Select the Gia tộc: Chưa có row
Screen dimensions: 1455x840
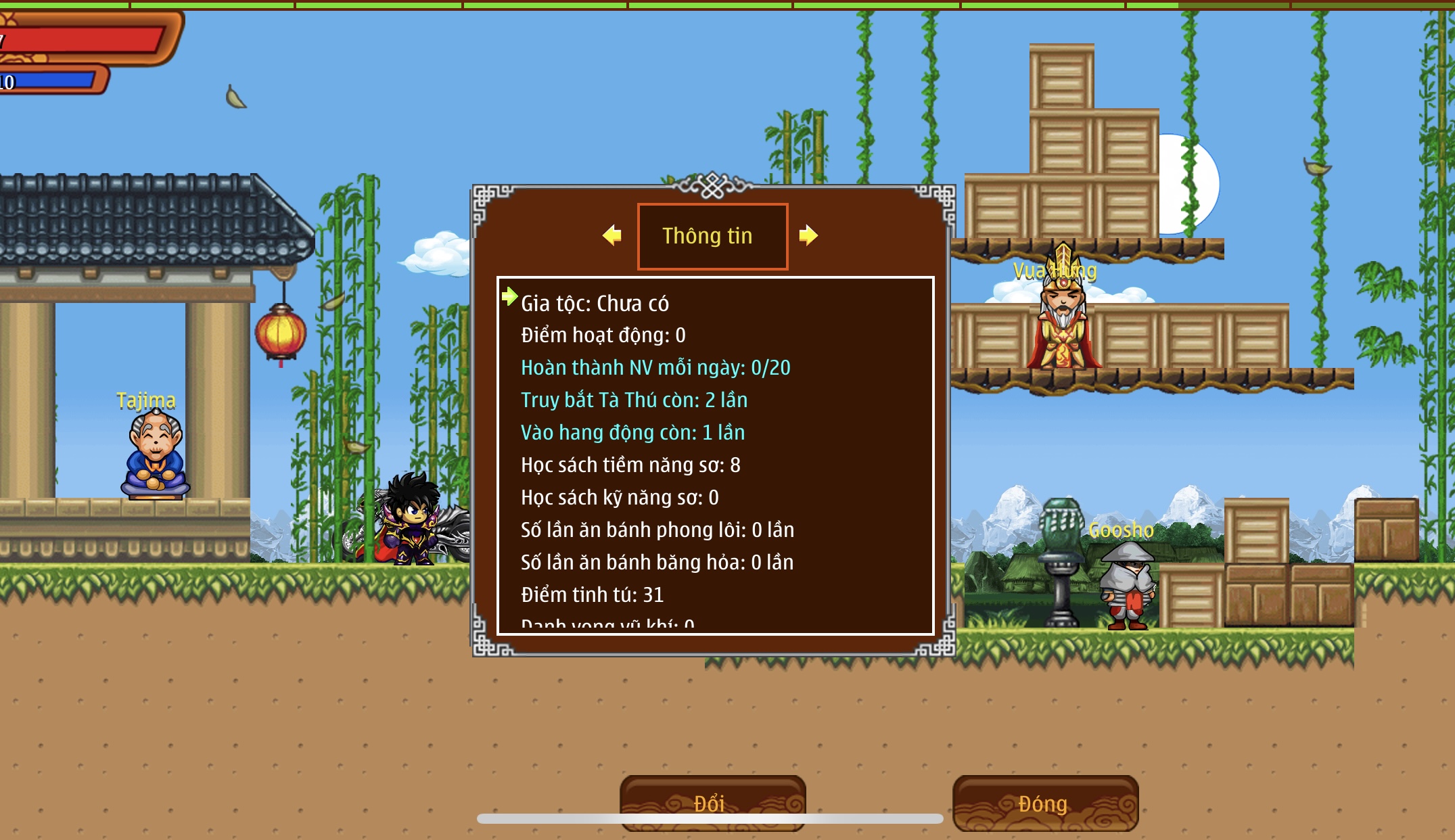595,304
